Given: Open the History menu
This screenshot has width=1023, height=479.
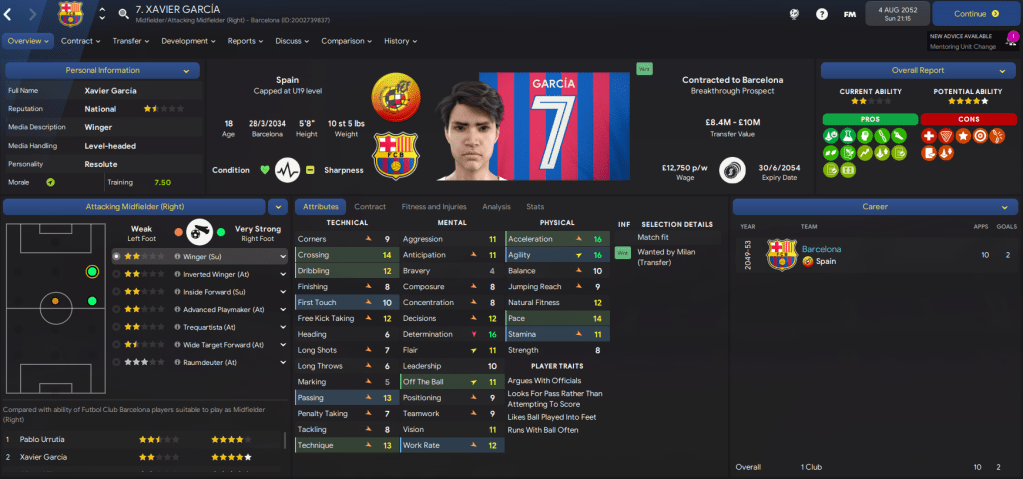Looking at the screenshot, I should pyautogui.click(x=401, y=41).
